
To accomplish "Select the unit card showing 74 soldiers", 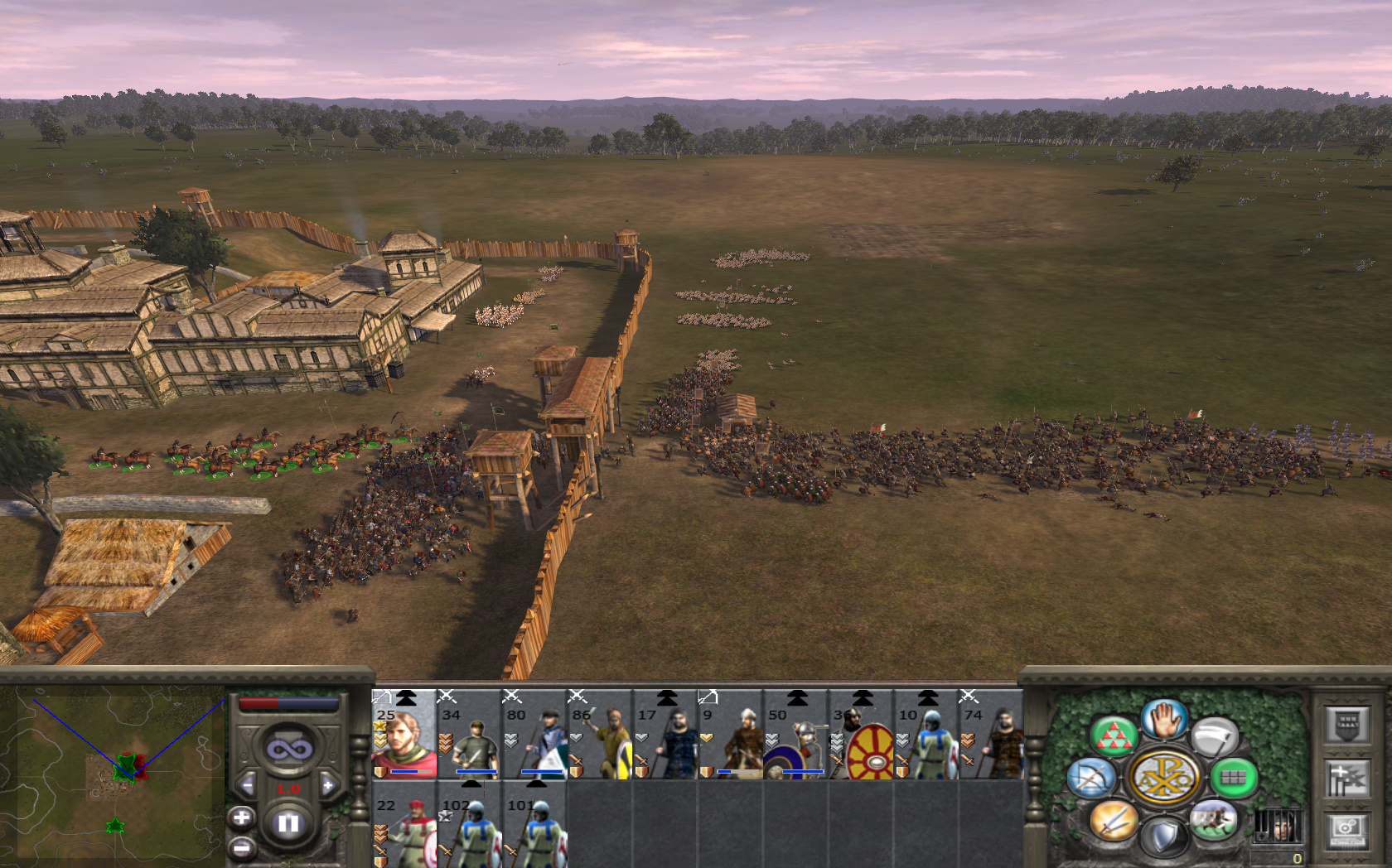I will click(x=991, y=735).
